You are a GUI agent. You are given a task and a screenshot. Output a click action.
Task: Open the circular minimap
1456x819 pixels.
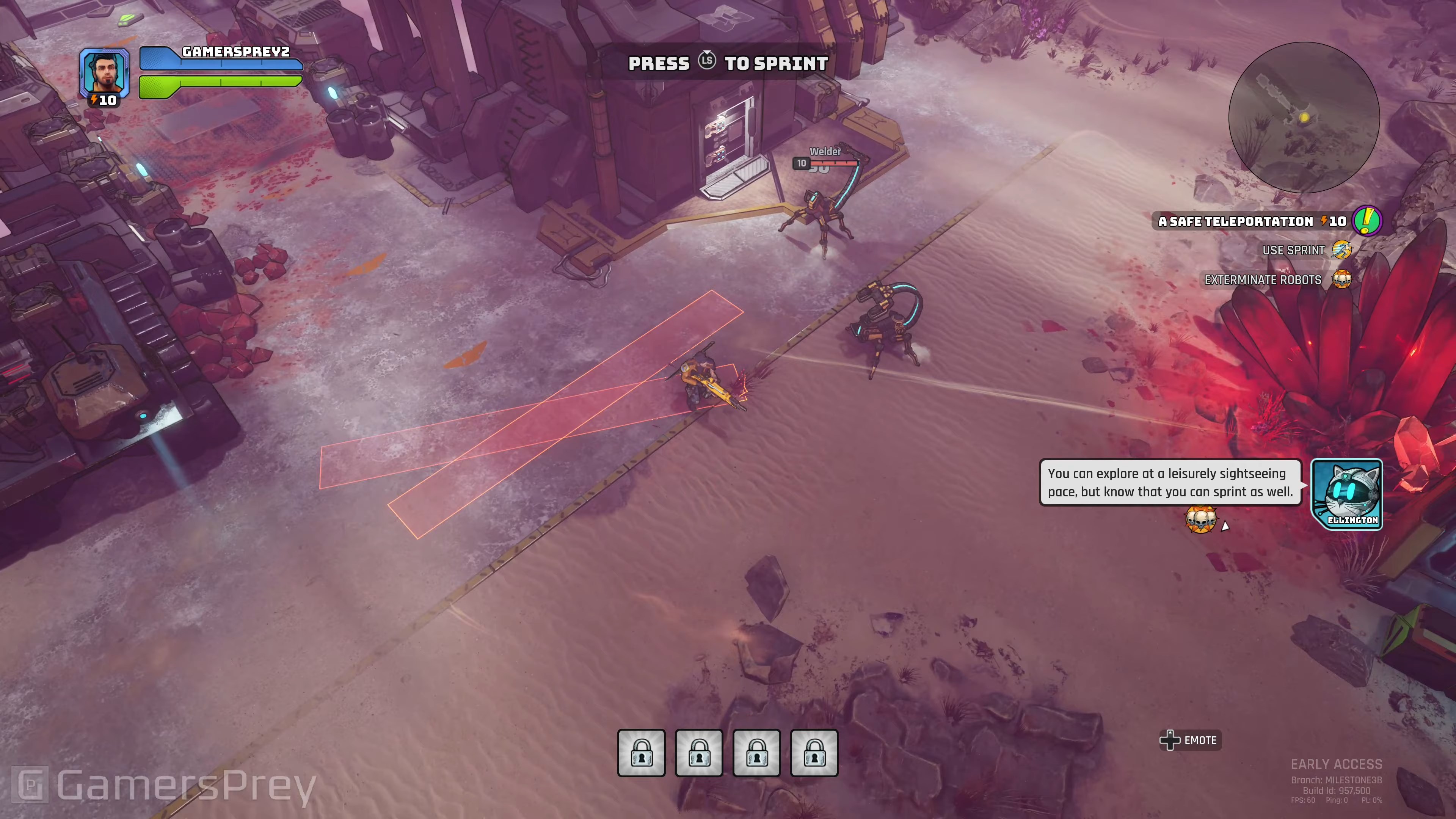[1304, 118]
